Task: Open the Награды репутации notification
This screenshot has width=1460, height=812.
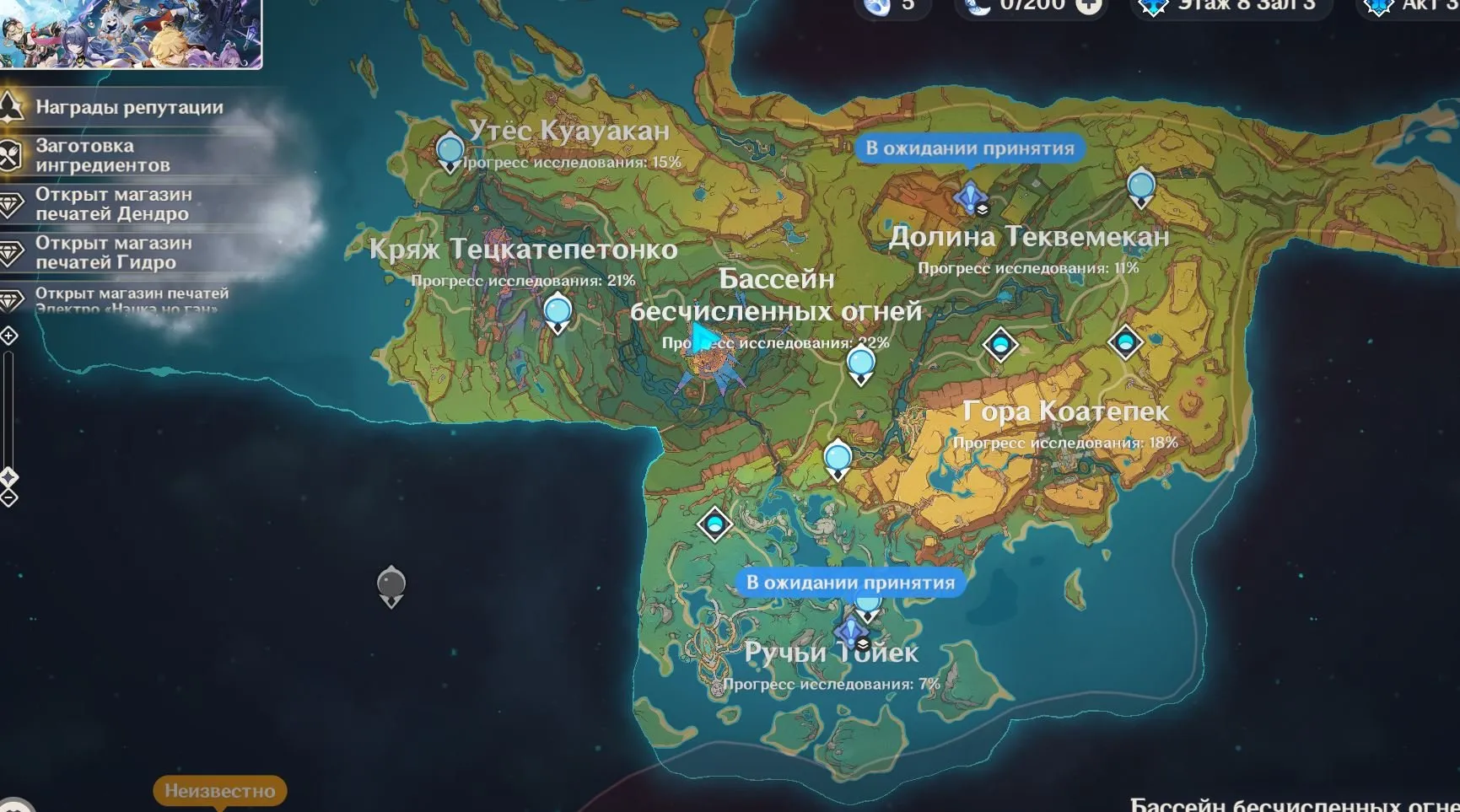Action: click(x=129, y=108)
